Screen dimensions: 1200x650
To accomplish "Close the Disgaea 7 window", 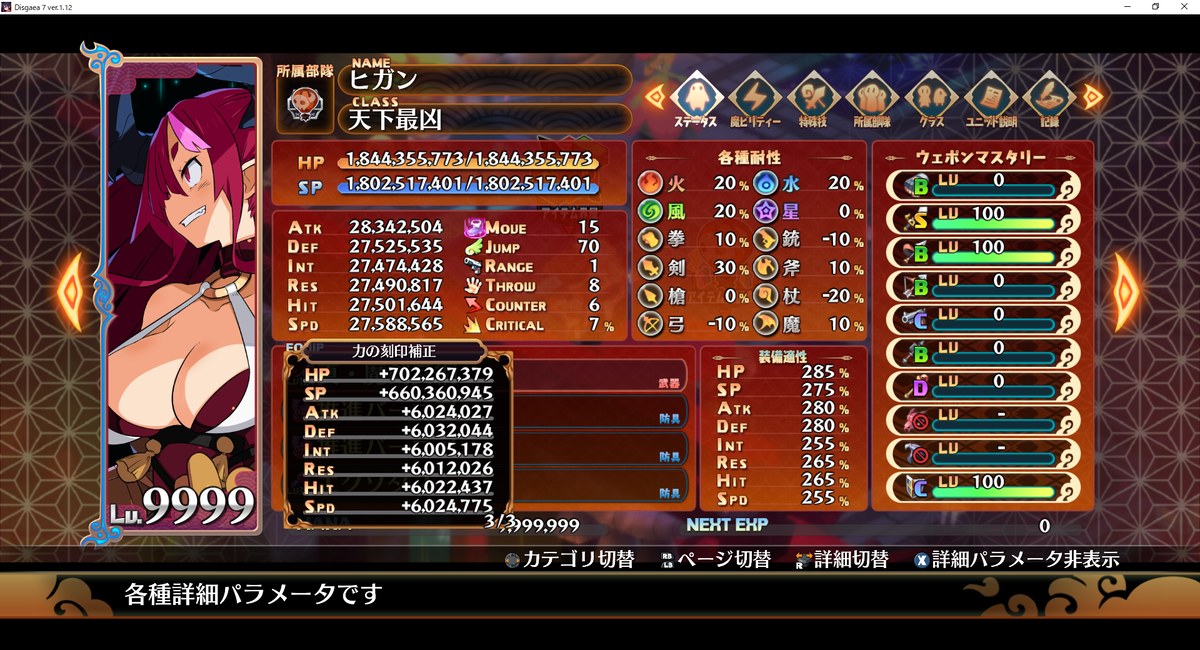I will tap(1184, 7).
